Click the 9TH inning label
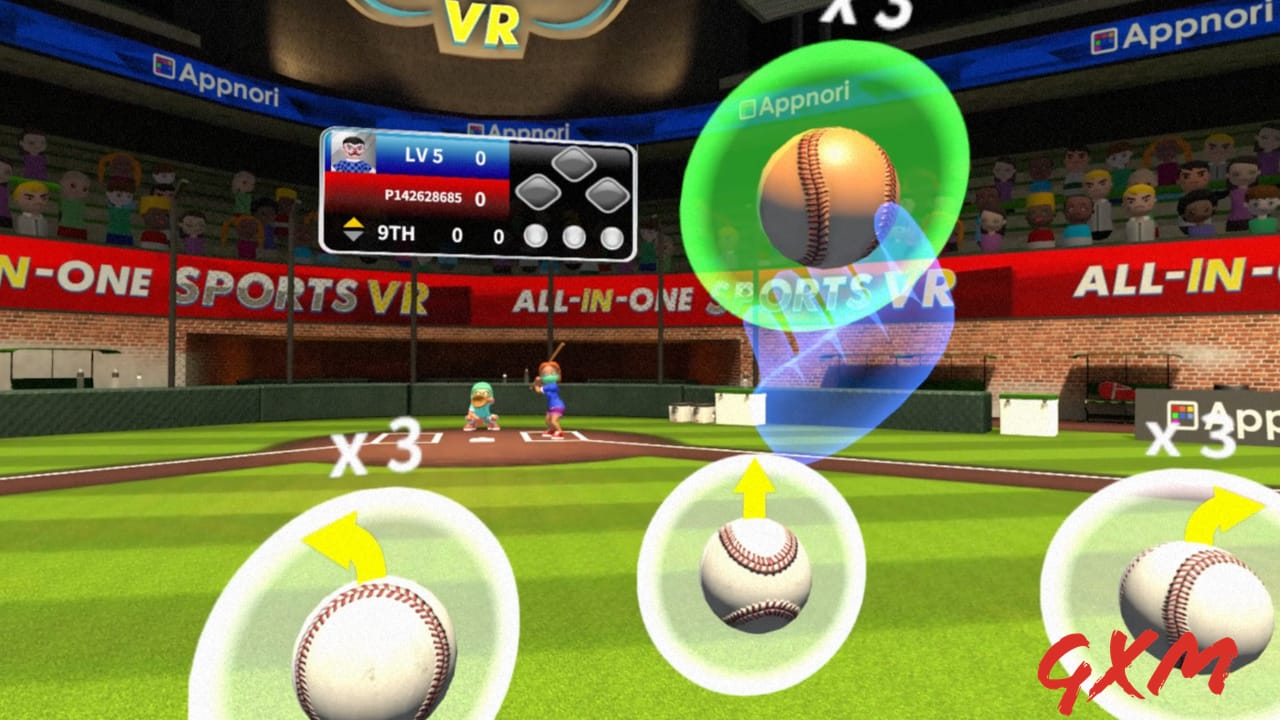 point(397,233)
